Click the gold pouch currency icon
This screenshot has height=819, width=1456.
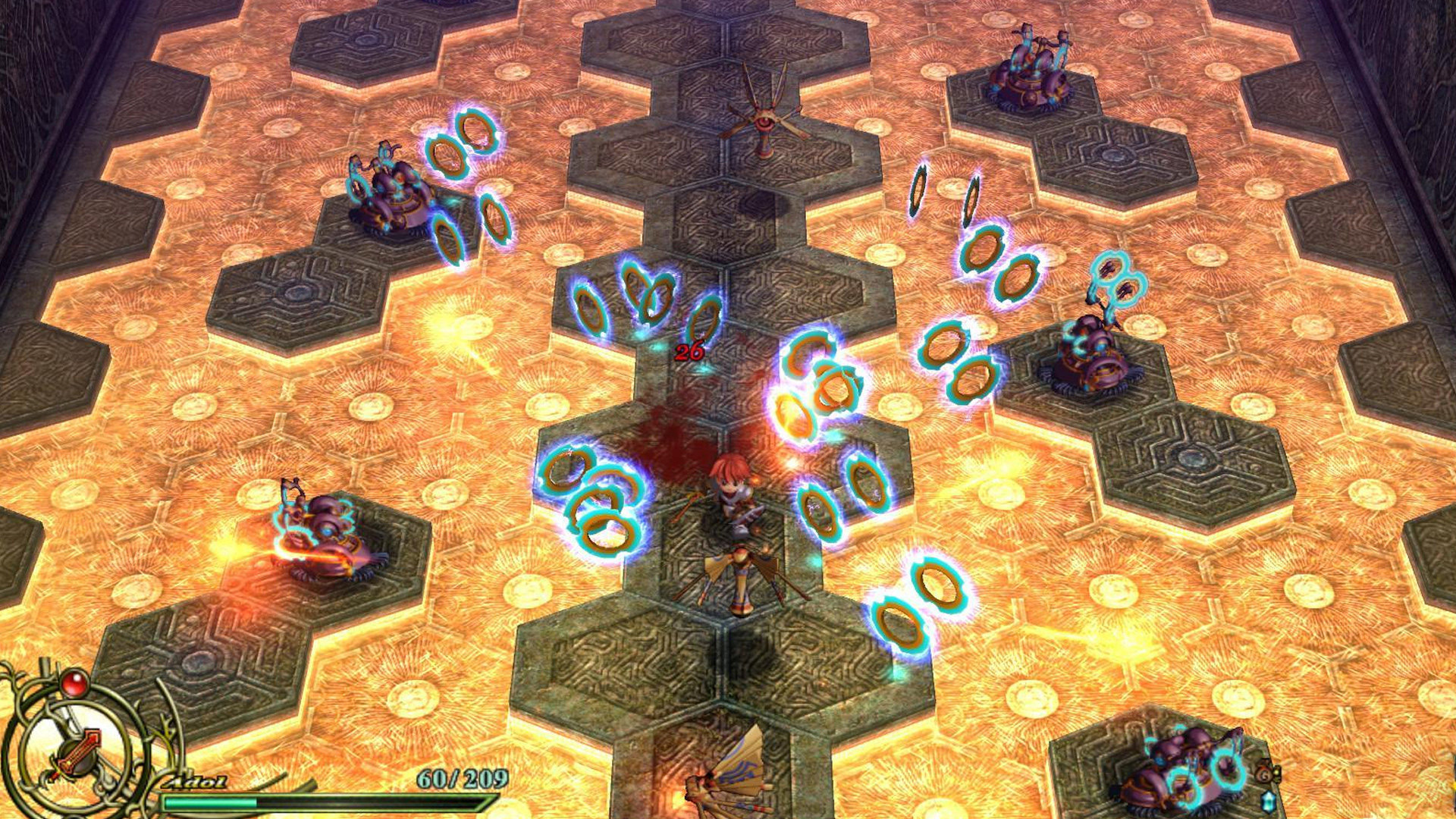tap(1265, 773)
